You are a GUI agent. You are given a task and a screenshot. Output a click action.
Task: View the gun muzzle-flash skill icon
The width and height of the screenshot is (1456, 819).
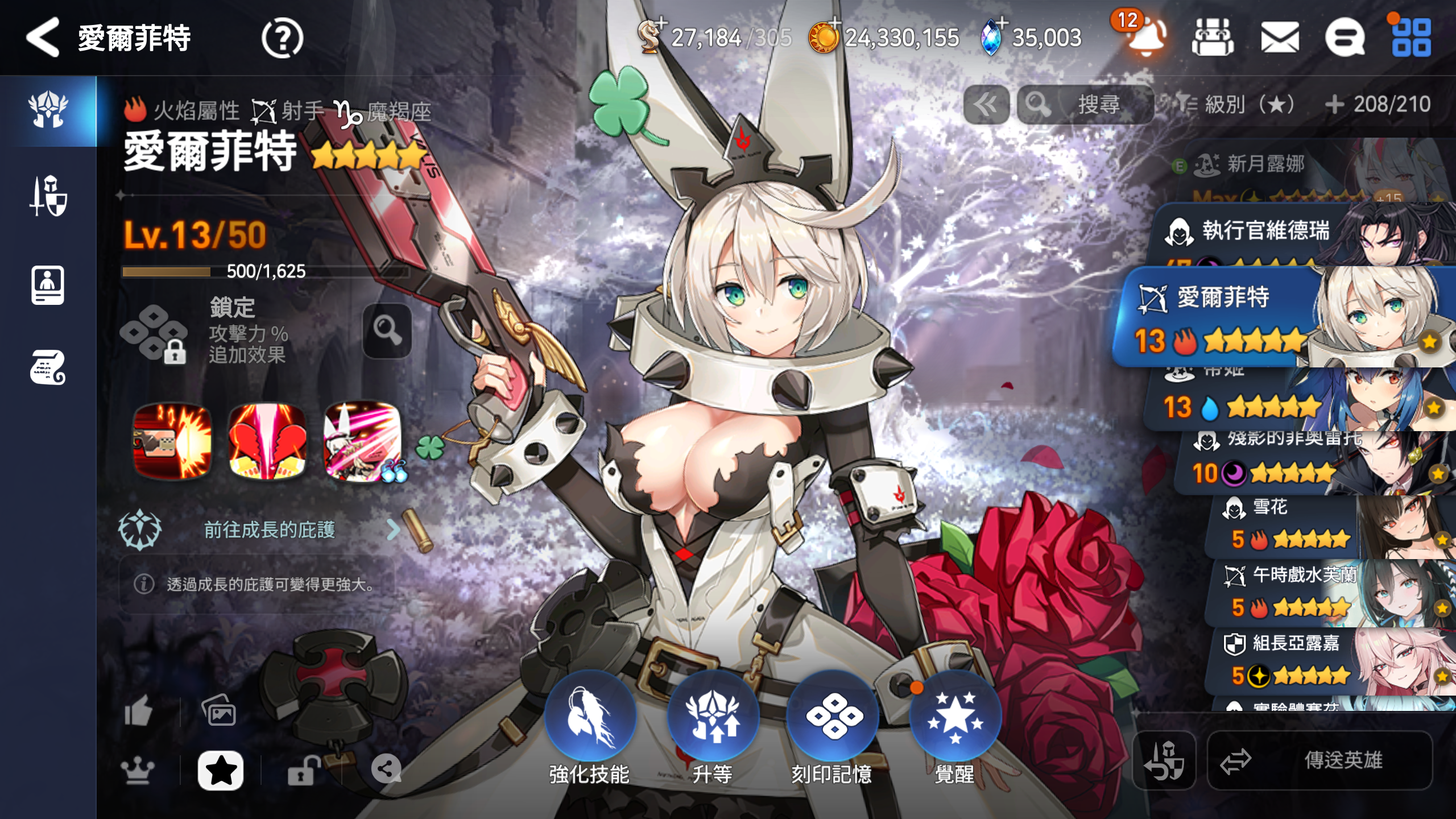click(x=172, y=441)
